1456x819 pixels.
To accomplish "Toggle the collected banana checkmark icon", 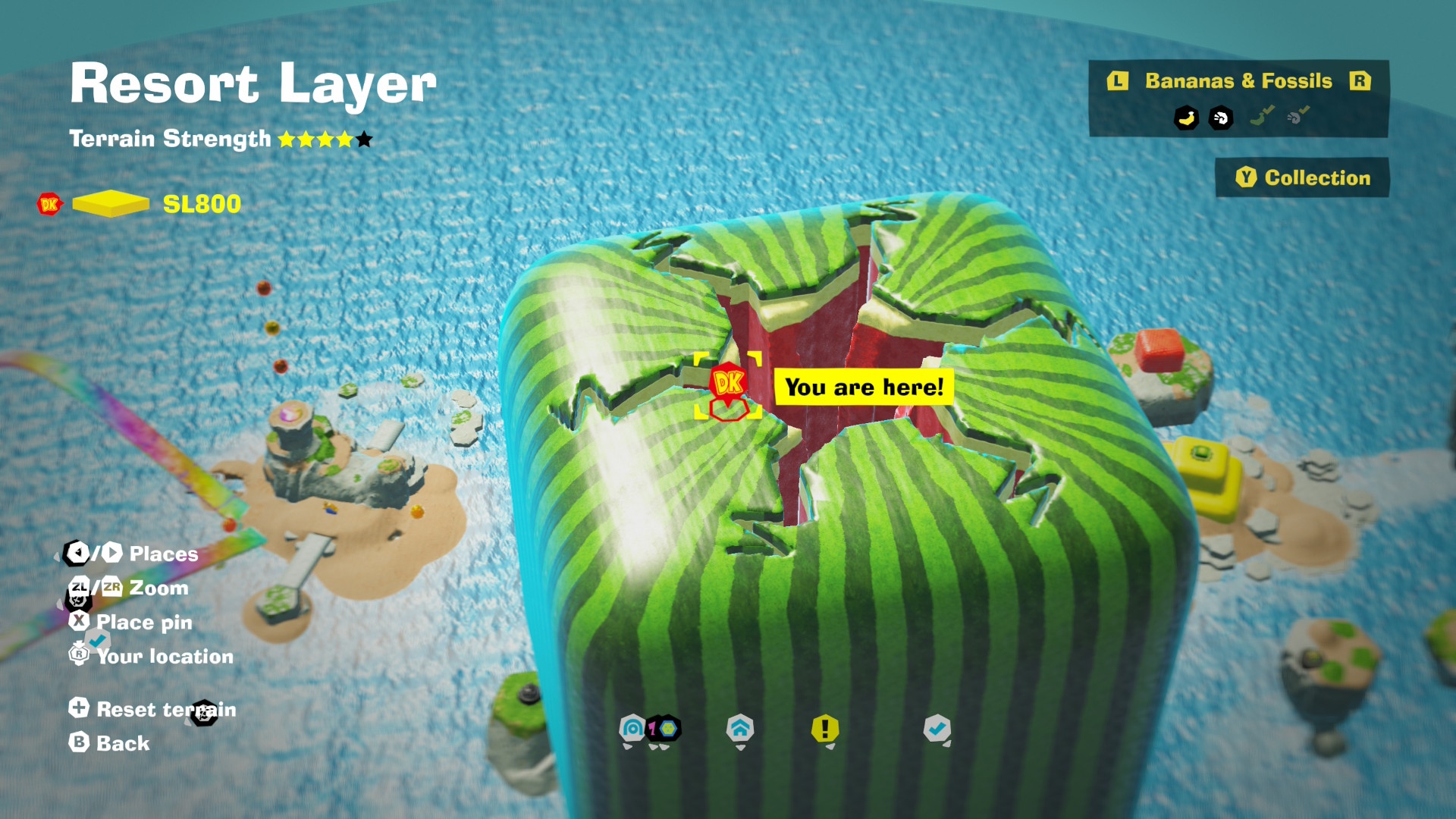I will 1261,116.
